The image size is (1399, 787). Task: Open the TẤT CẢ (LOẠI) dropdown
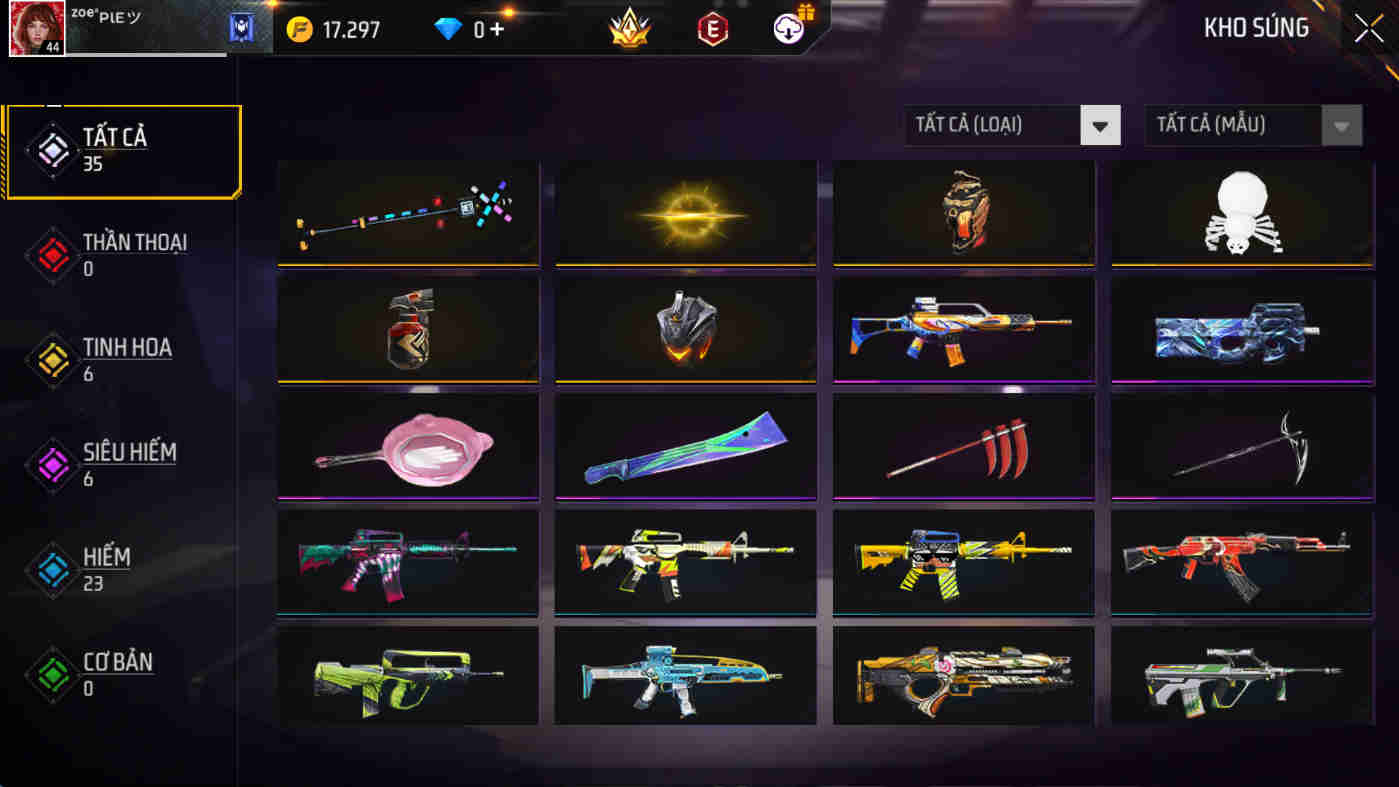point(1012,125)
